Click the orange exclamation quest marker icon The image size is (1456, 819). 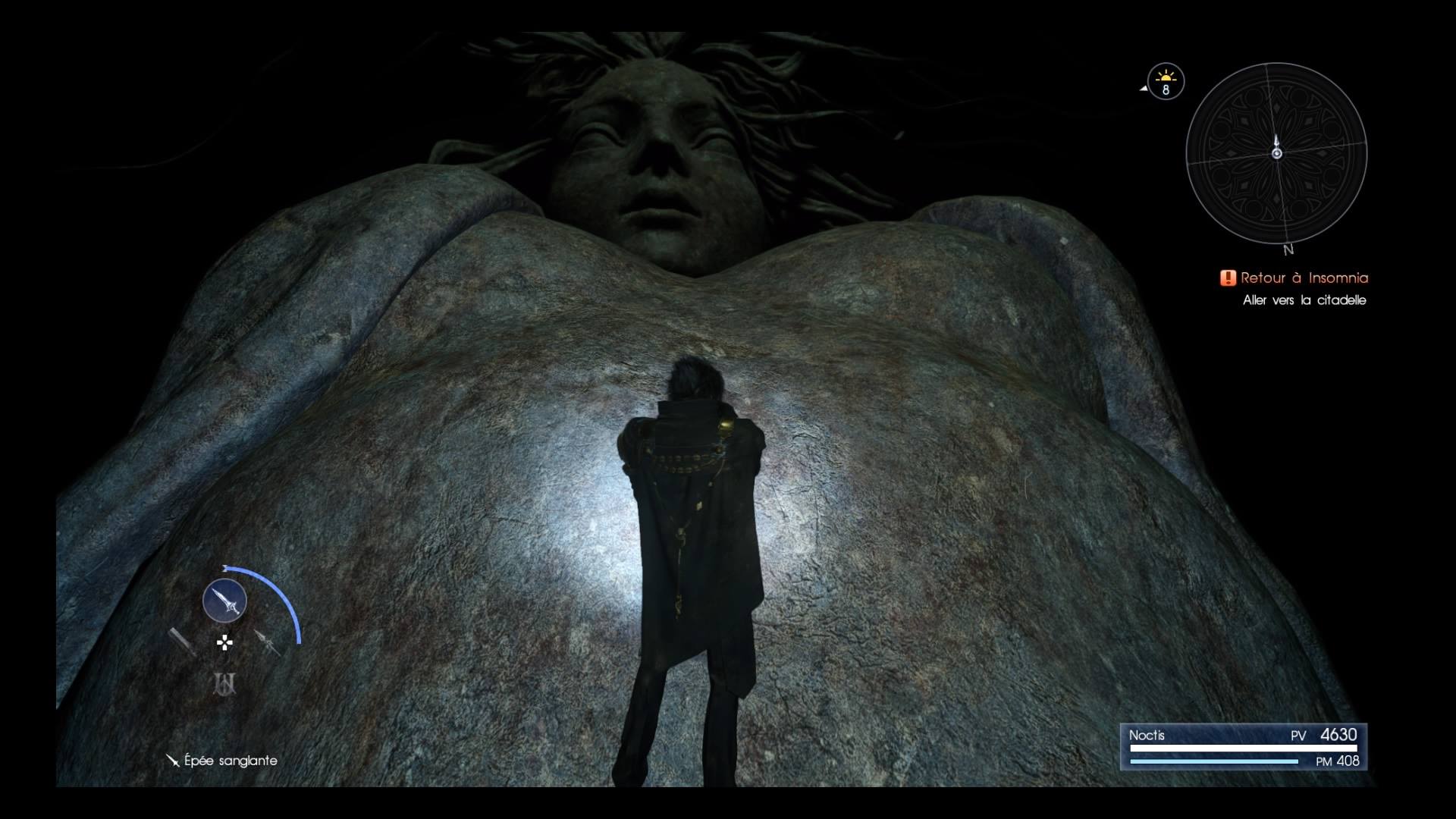pos(1228,278)
